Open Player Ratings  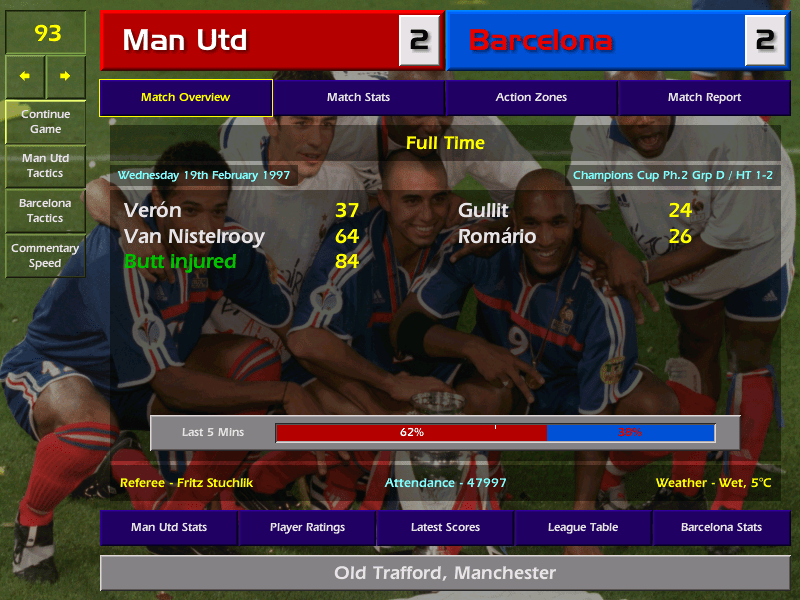[x=307, y=527]
